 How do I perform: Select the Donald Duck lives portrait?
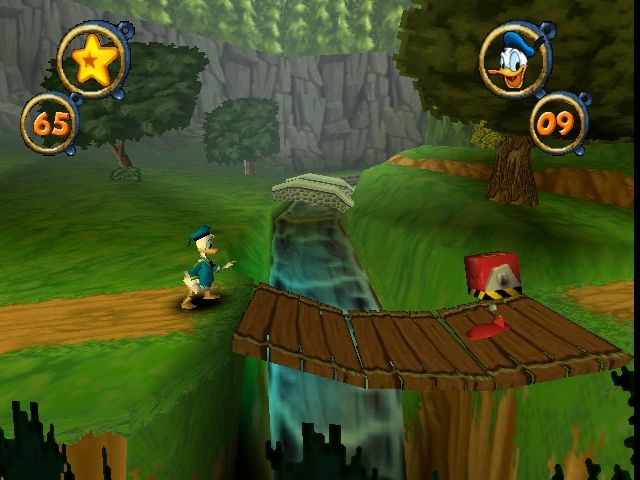point(515,61)
